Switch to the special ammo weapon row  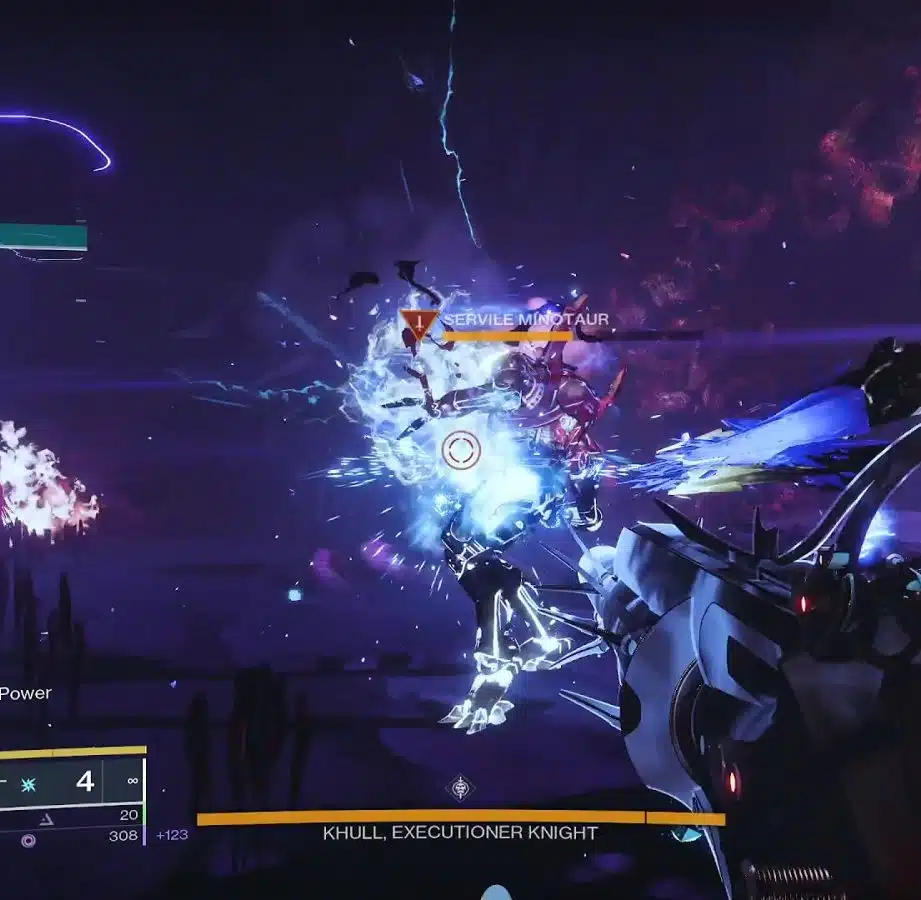(70, 816)
